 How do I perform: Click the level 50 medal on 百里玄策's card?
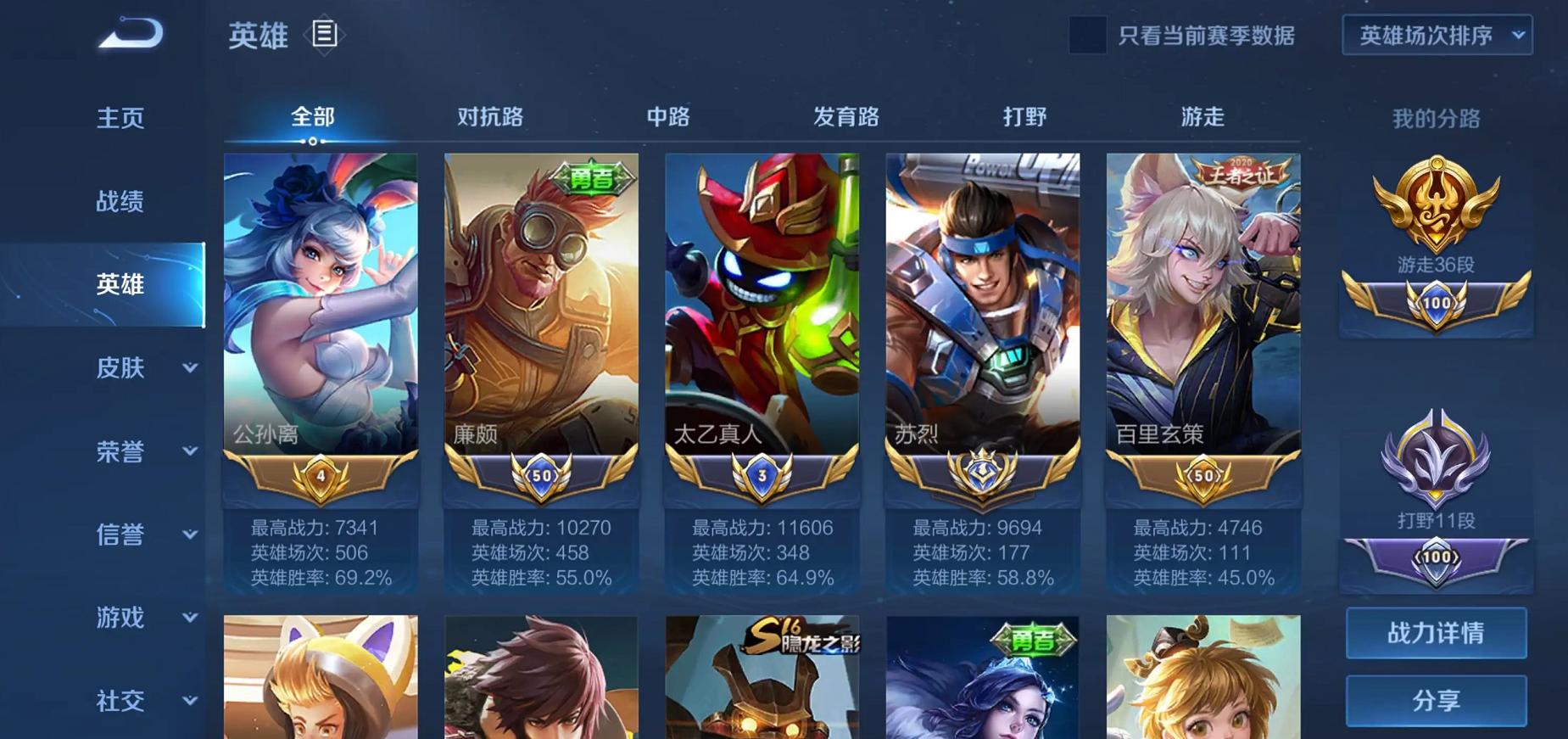point(1203,475)
